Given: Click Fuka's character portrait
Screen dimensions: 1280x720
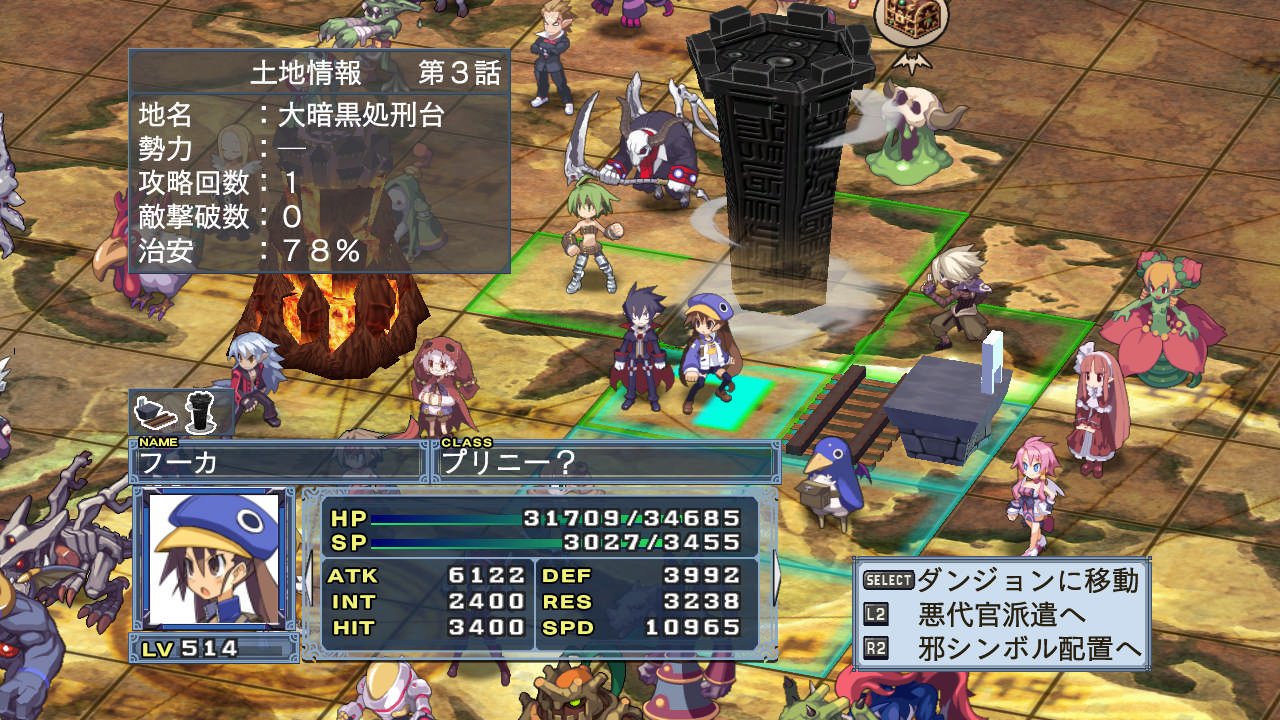Looking at the screenshot, I should 213,559.
